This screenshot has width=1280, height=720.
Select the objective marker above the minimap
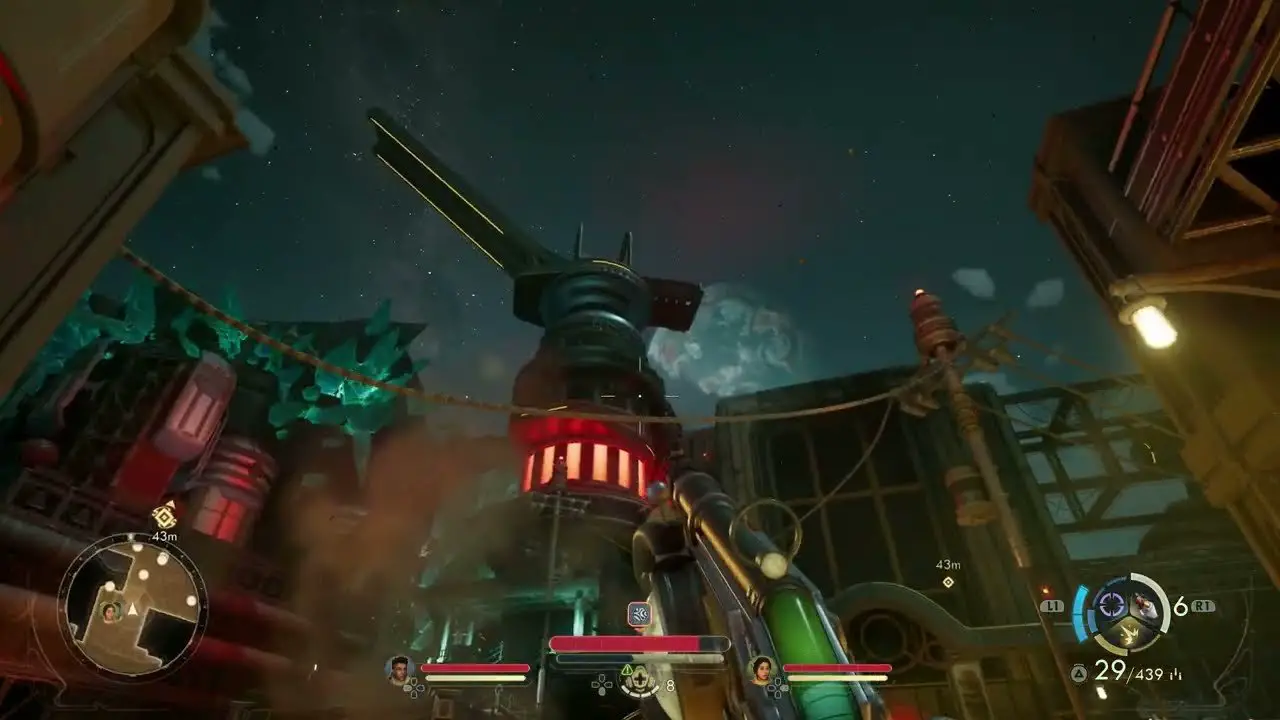(x=164, y=516)
